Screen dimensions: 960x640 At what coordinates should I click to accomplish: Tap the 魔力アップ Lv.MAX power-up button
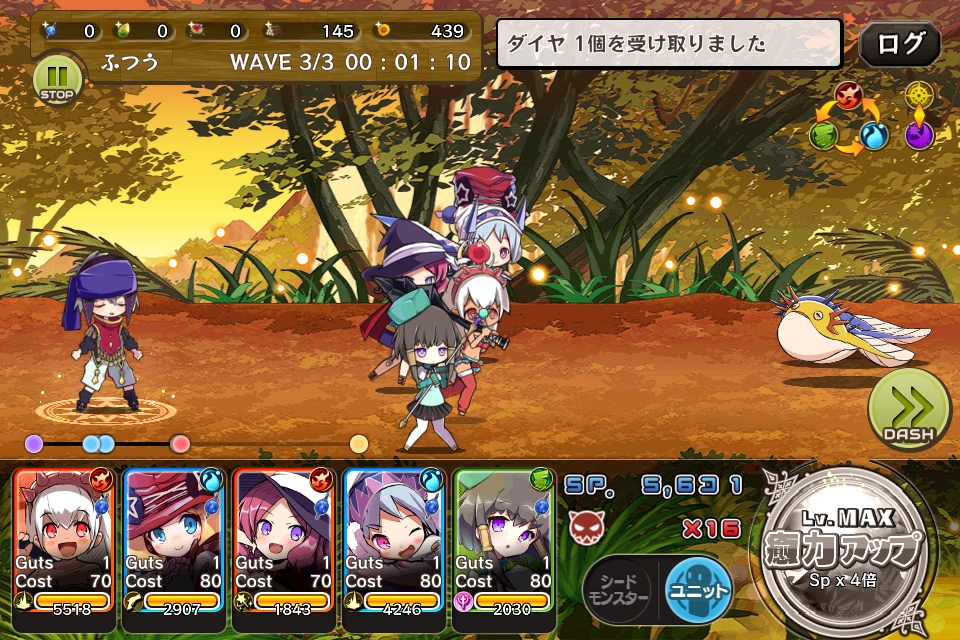847,548
